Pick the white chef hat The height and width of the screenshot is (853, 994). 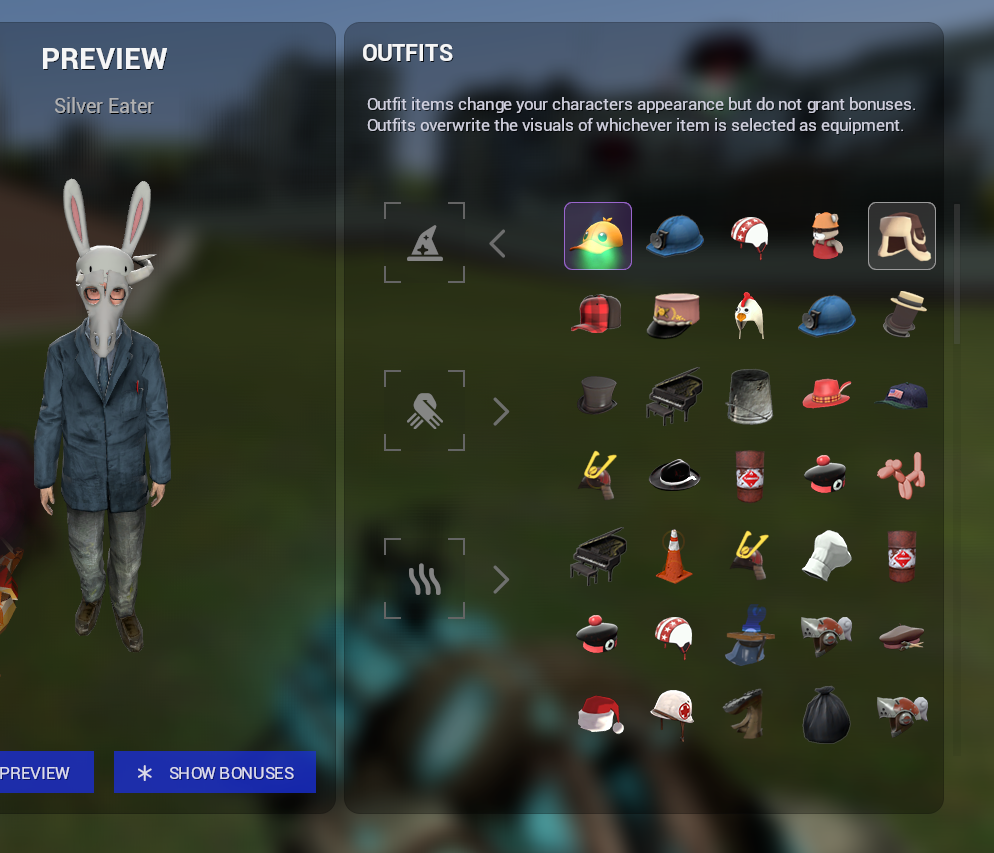[x=826, y=556]
